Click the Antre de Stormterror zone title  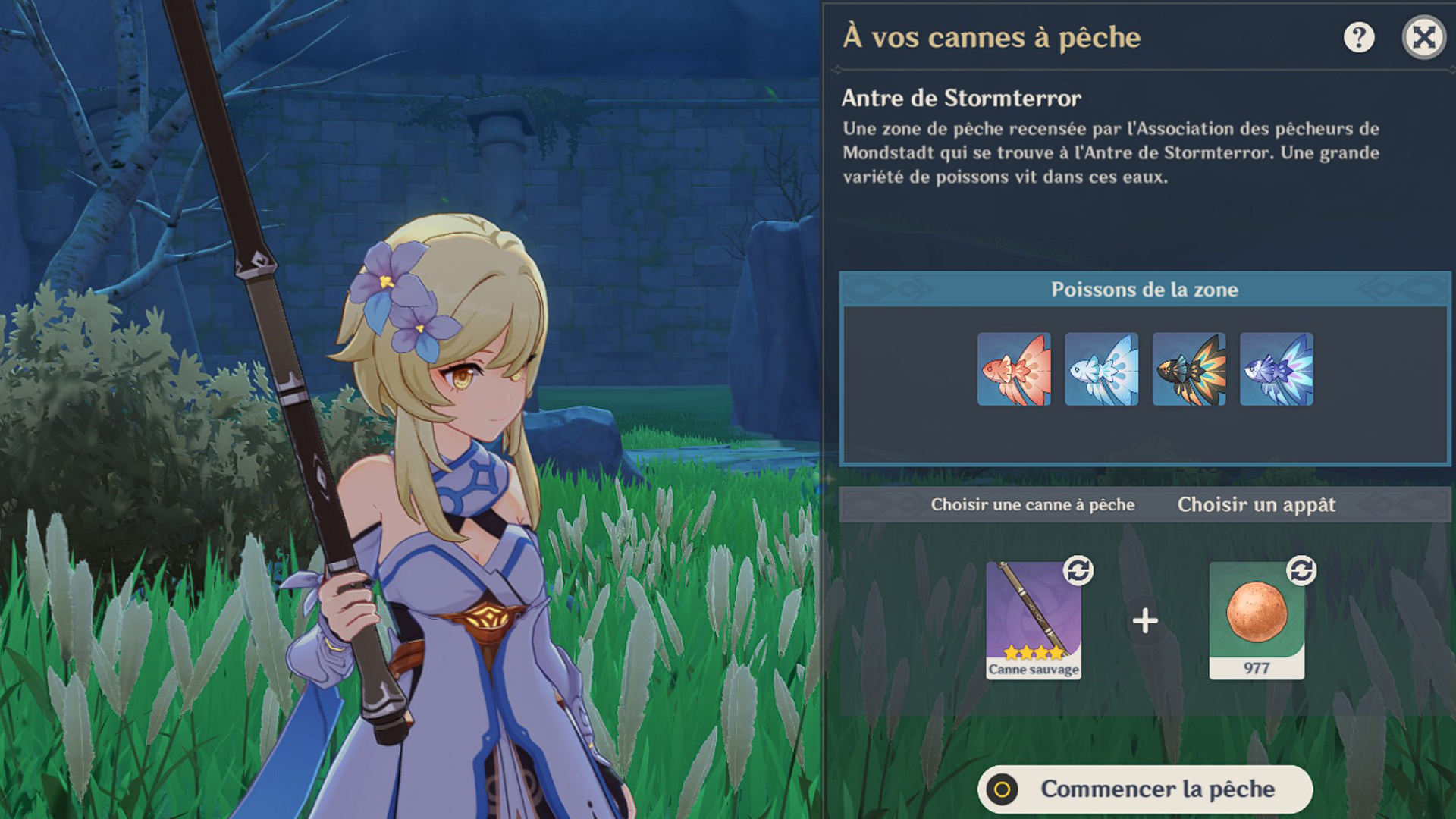click(961, 98)
